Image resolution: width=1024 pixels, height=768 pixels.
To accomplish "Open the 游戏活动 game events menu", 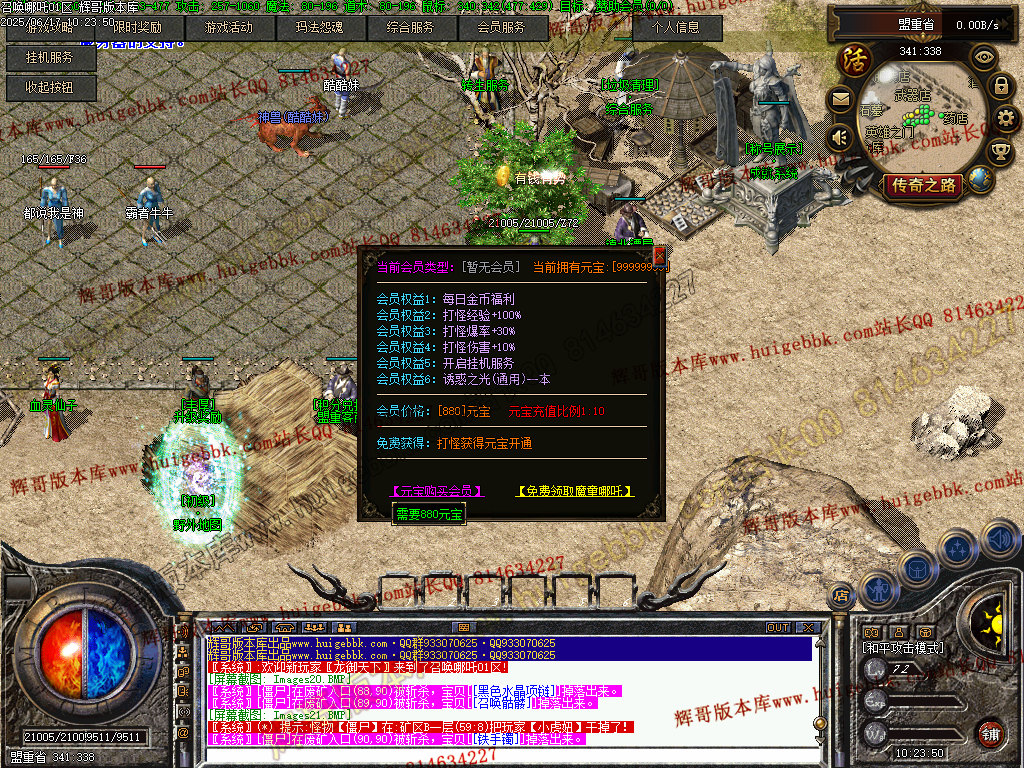I will (x=229, y=28).
